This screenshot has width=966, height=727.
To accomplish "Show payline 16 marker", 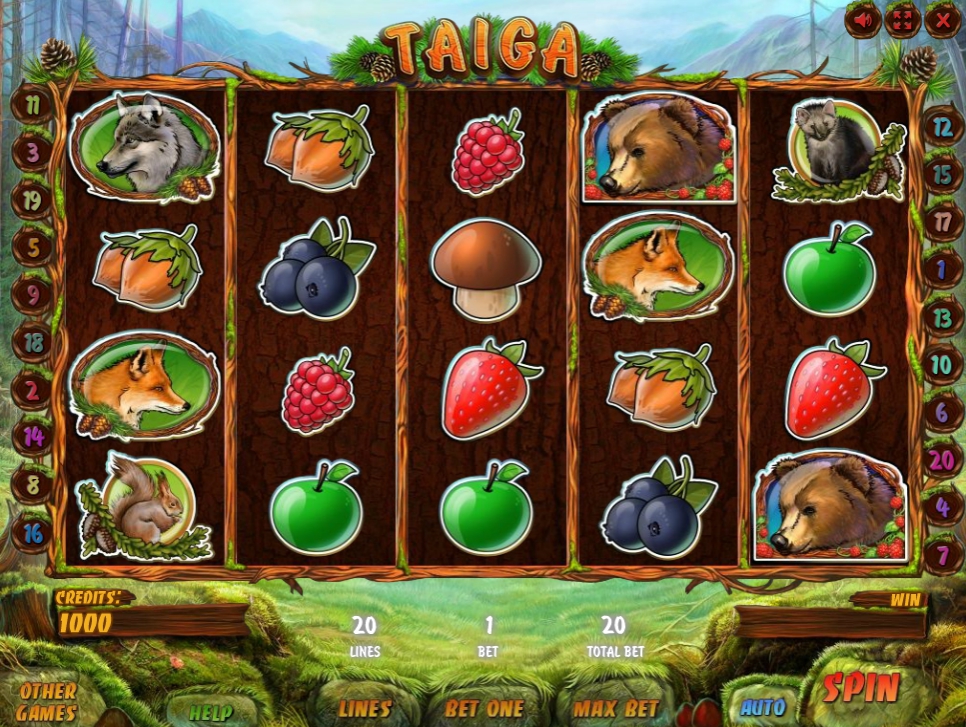I will [x=32, y=533].
